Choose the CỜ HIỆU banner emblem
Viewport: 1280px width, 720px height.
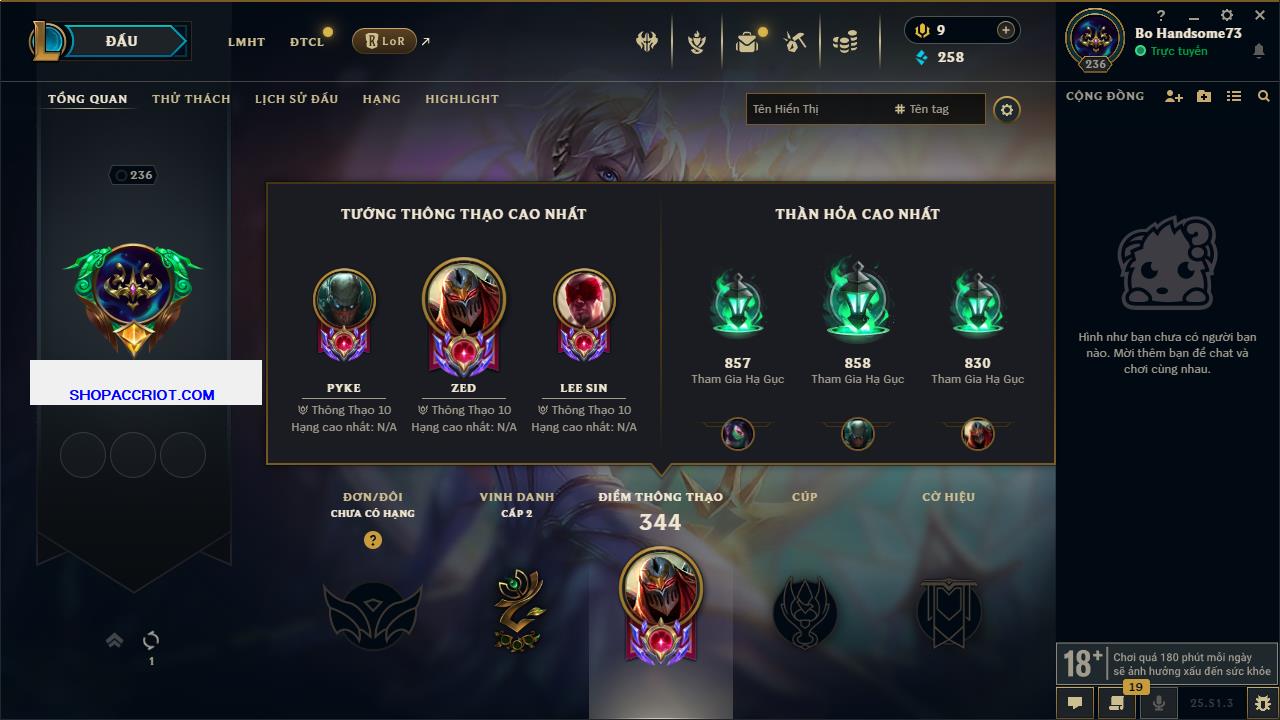[948, 610]
